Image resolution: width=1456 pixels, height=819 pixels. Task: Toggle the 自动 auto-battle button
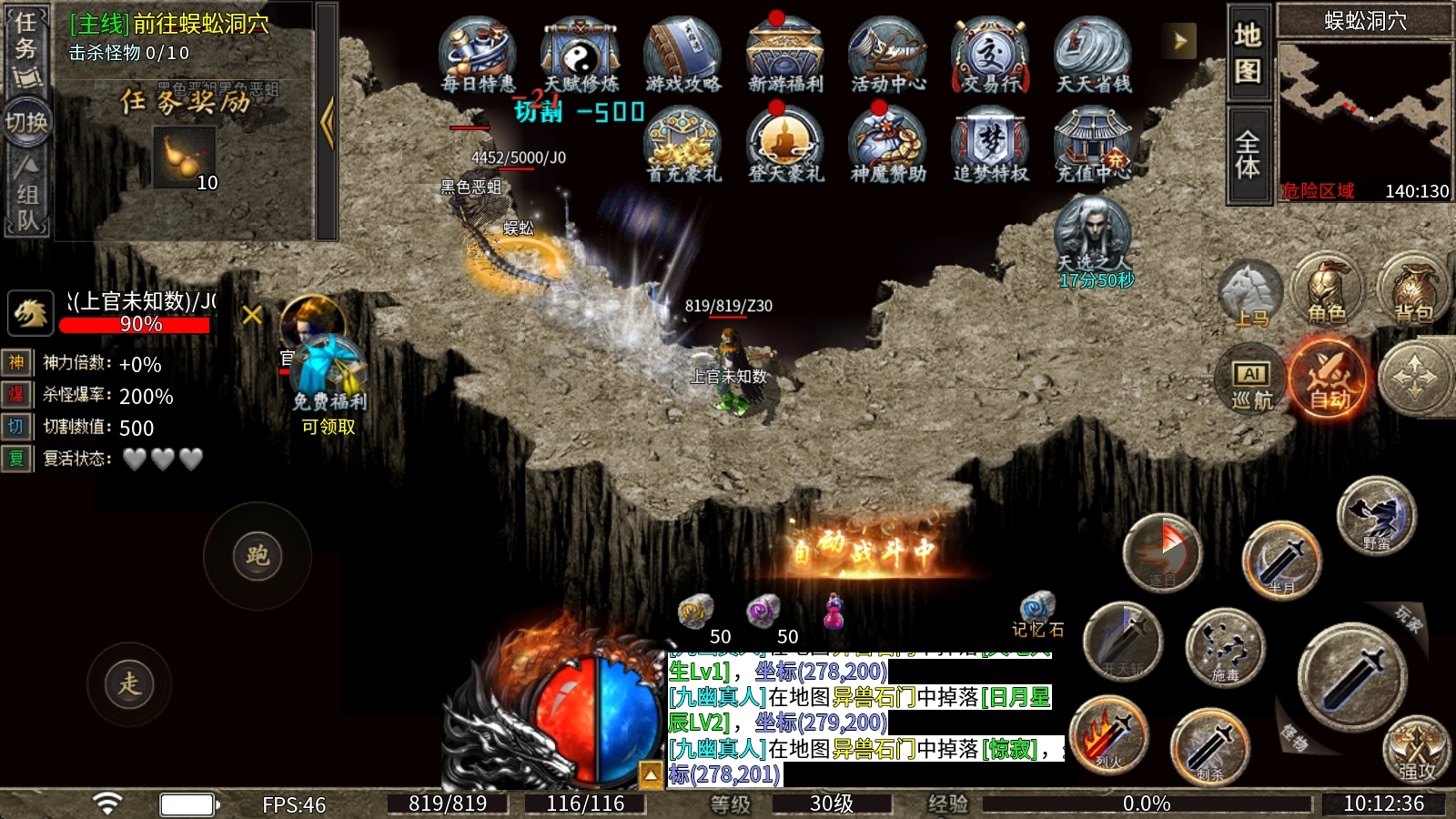[x=1329, y=377]
